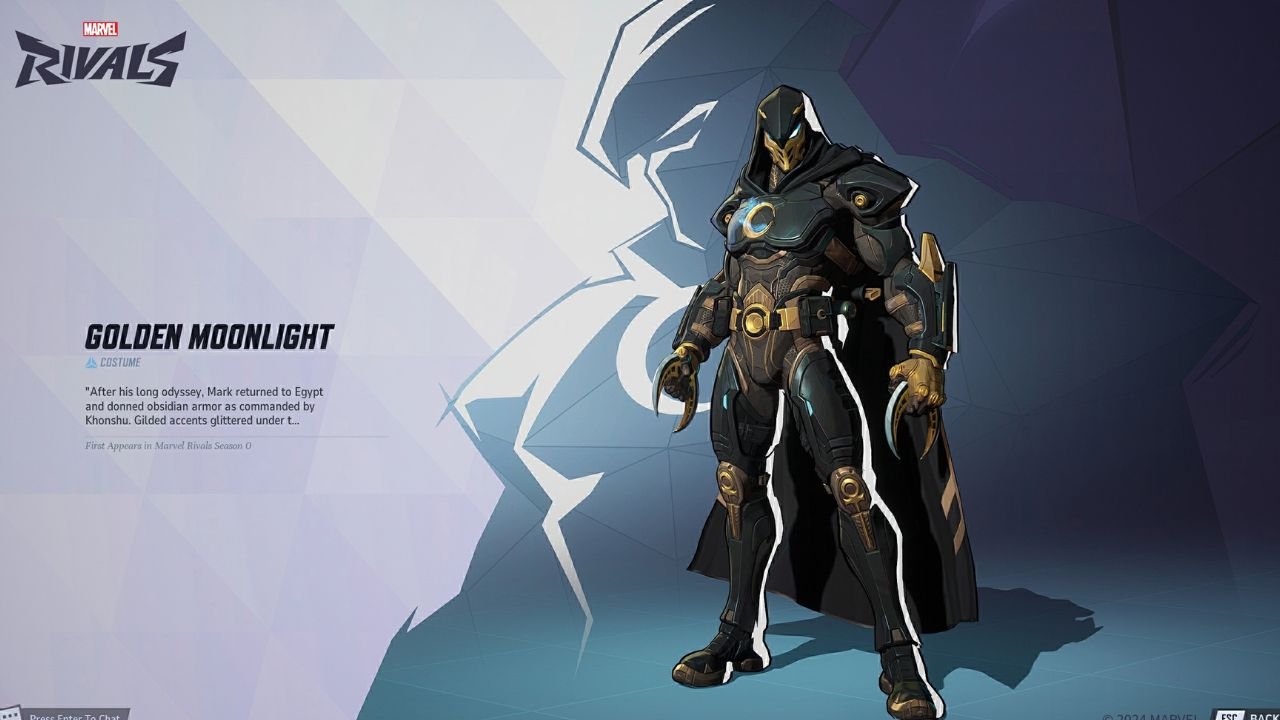Click the Back button
The image size is (1280, 720).
click(1263, 716)
